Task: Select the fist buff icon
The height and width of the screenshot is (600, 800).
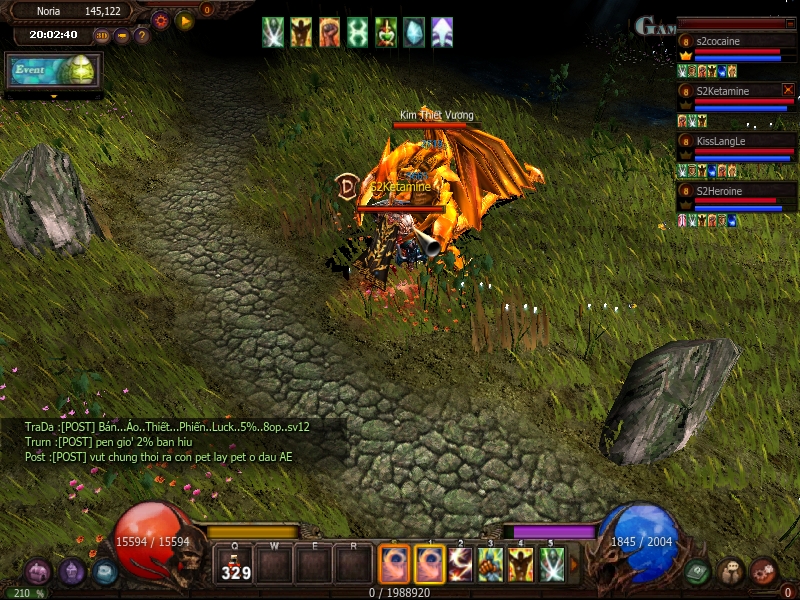Action: [329, 32]
